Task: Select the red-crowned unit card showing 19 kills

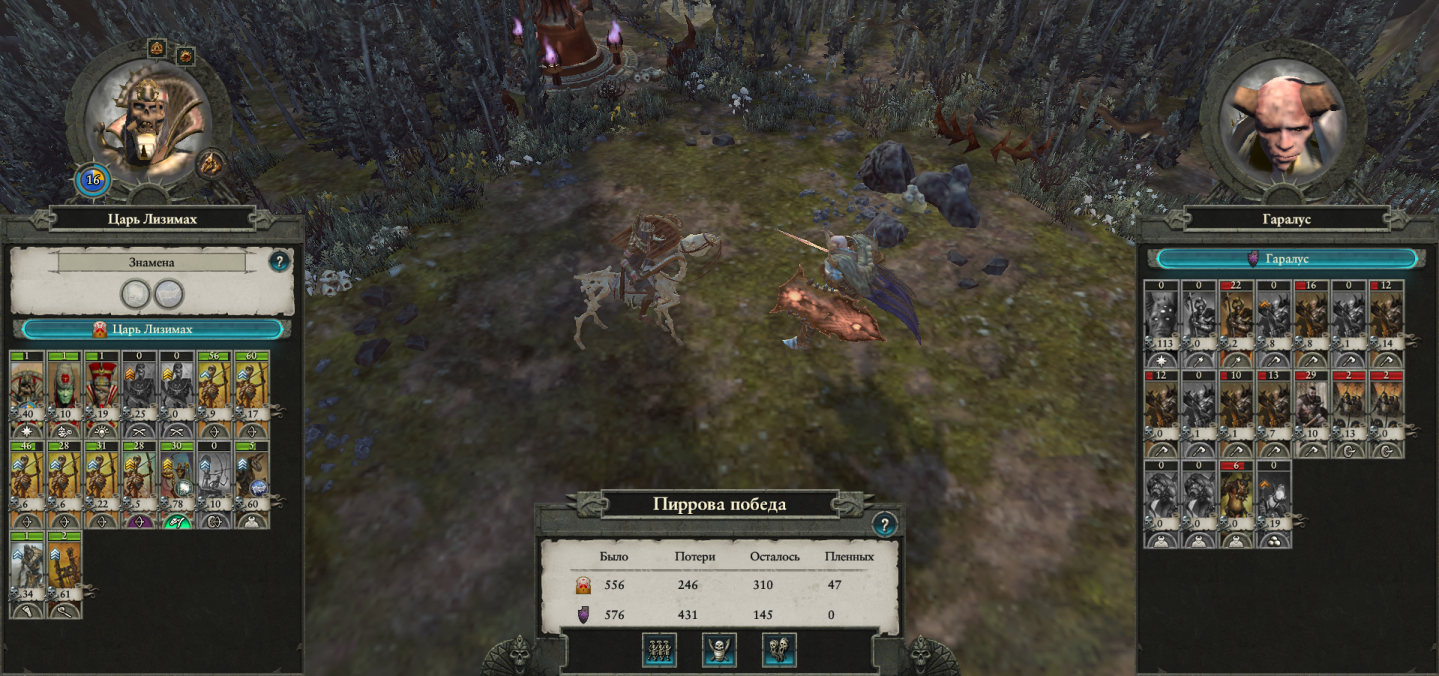Action: 102,391
